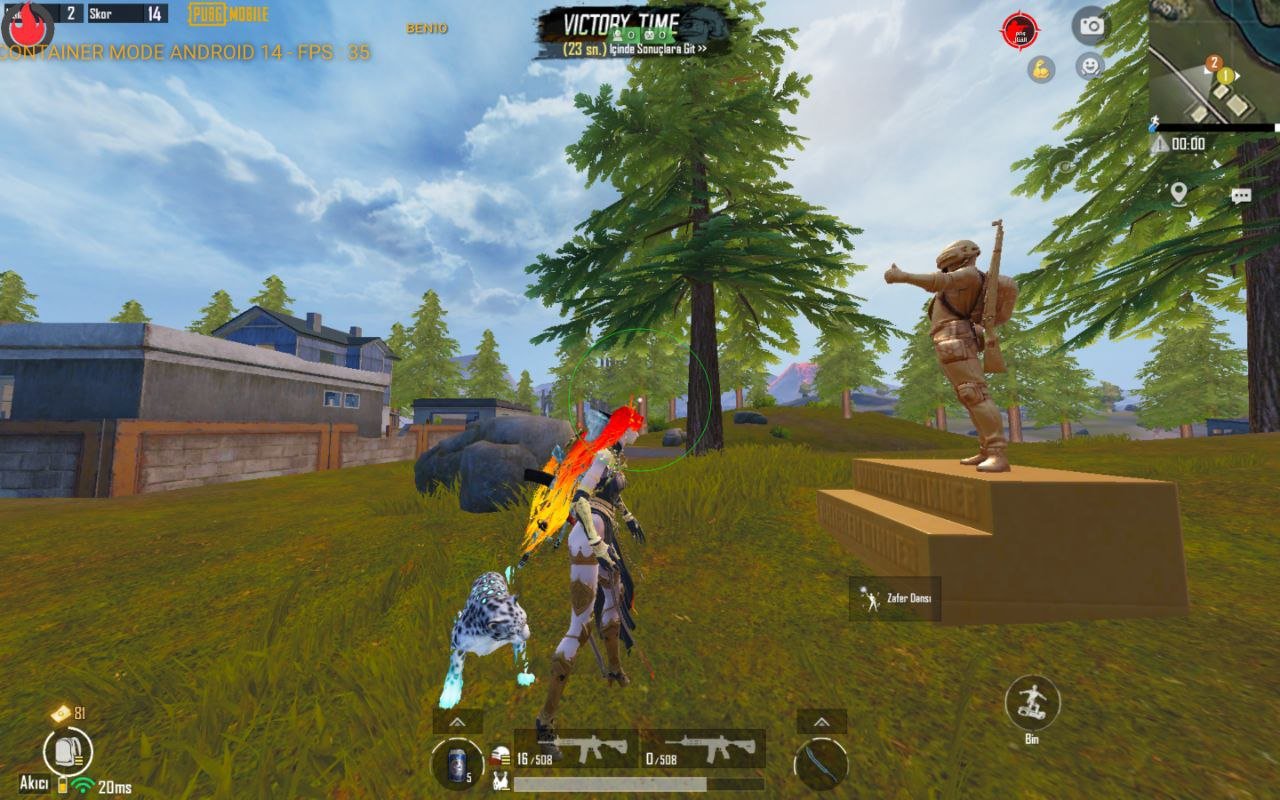Expand the throwables list above the blade
Screen dimensions: 1280x800
point(821,721)
